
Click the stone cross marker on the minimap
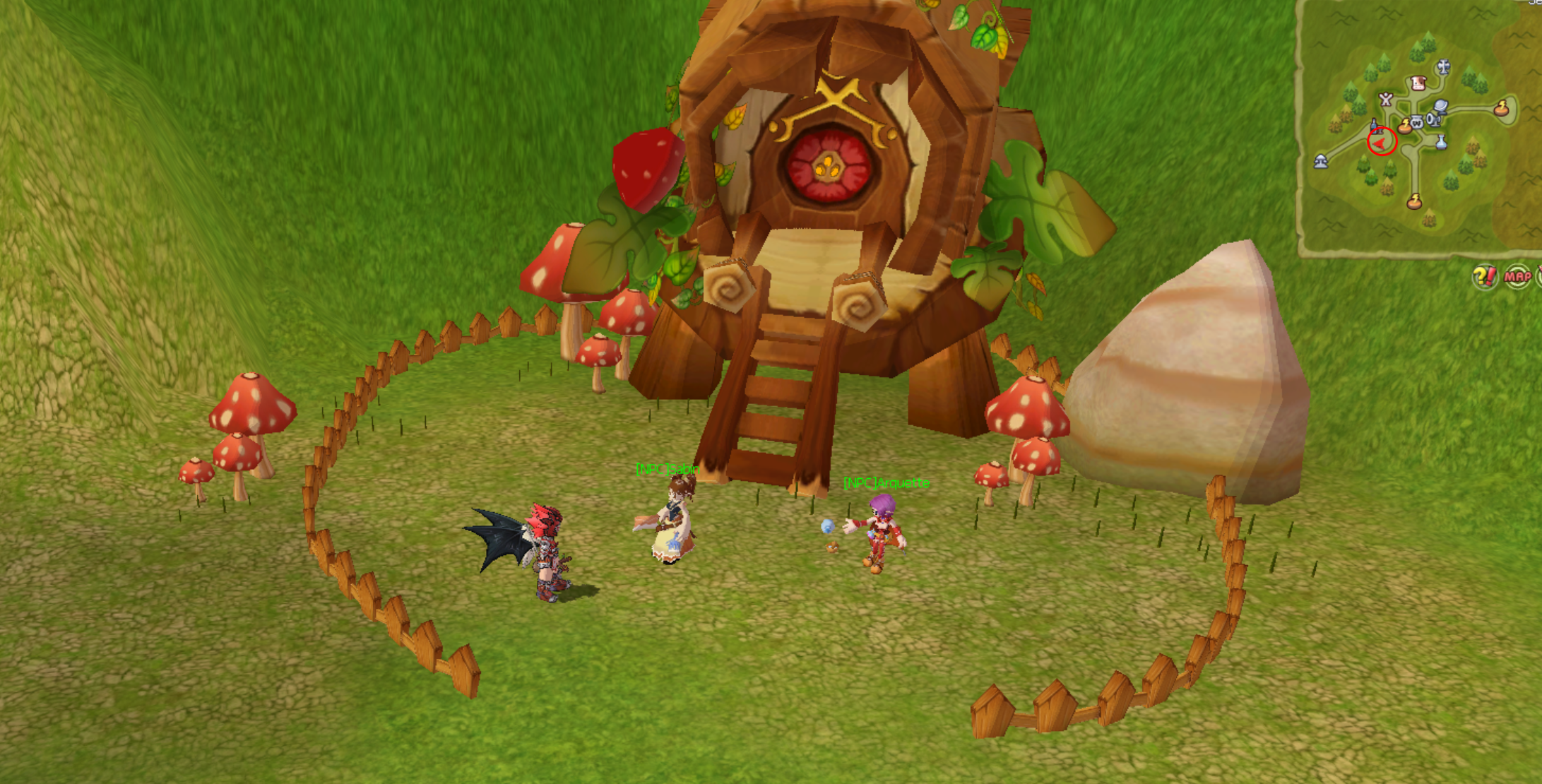[x=1443, y=67]
